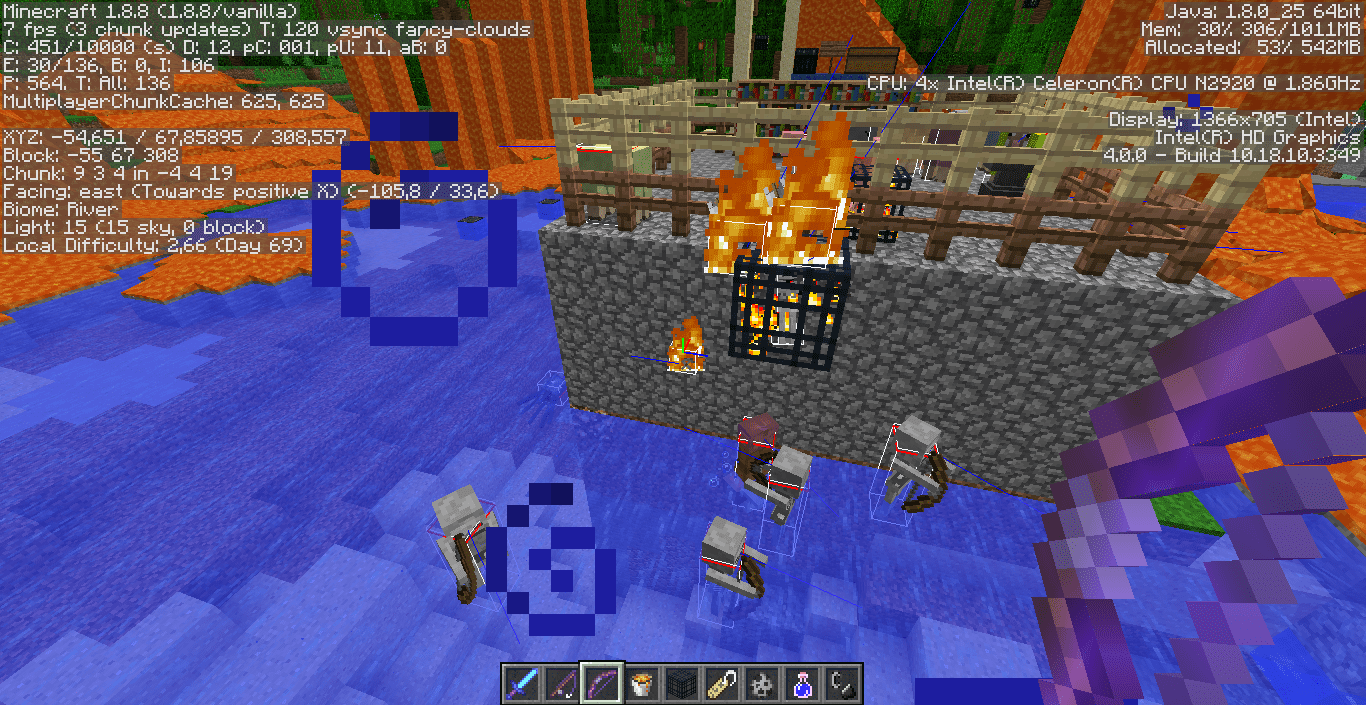
Task: Select the name tag hotbar slot
Action: click(x=722, y=685)
